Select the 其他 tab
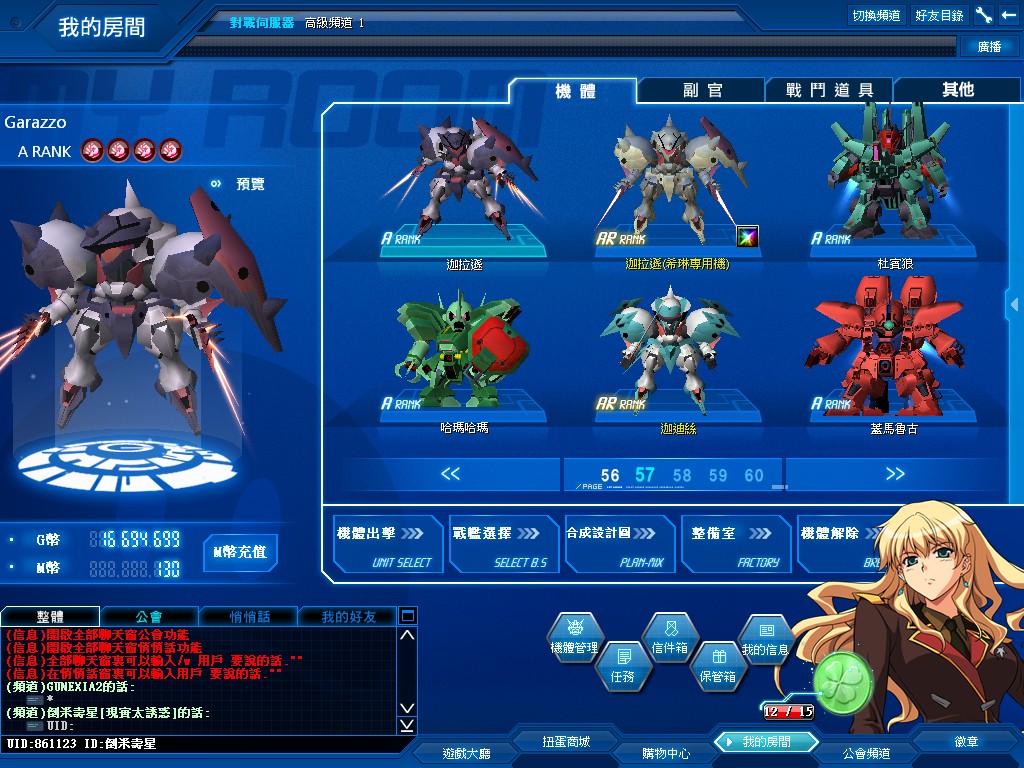Image resolution: width=1024 pixels, height=768 pixels. [x=957, y=90]
